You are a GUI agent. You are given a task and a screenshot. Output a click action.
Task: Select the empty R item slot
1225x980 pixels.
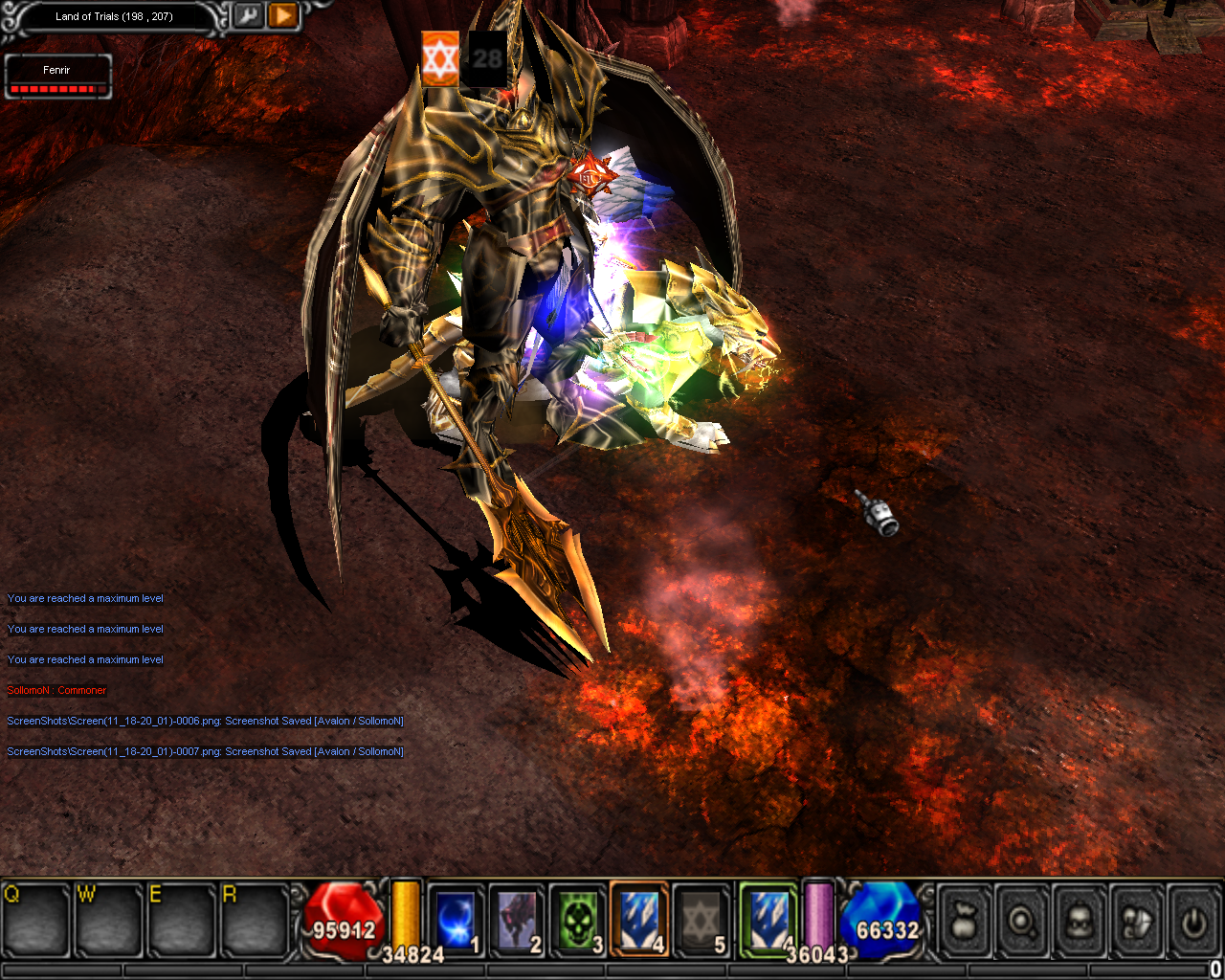coord(255,921)
